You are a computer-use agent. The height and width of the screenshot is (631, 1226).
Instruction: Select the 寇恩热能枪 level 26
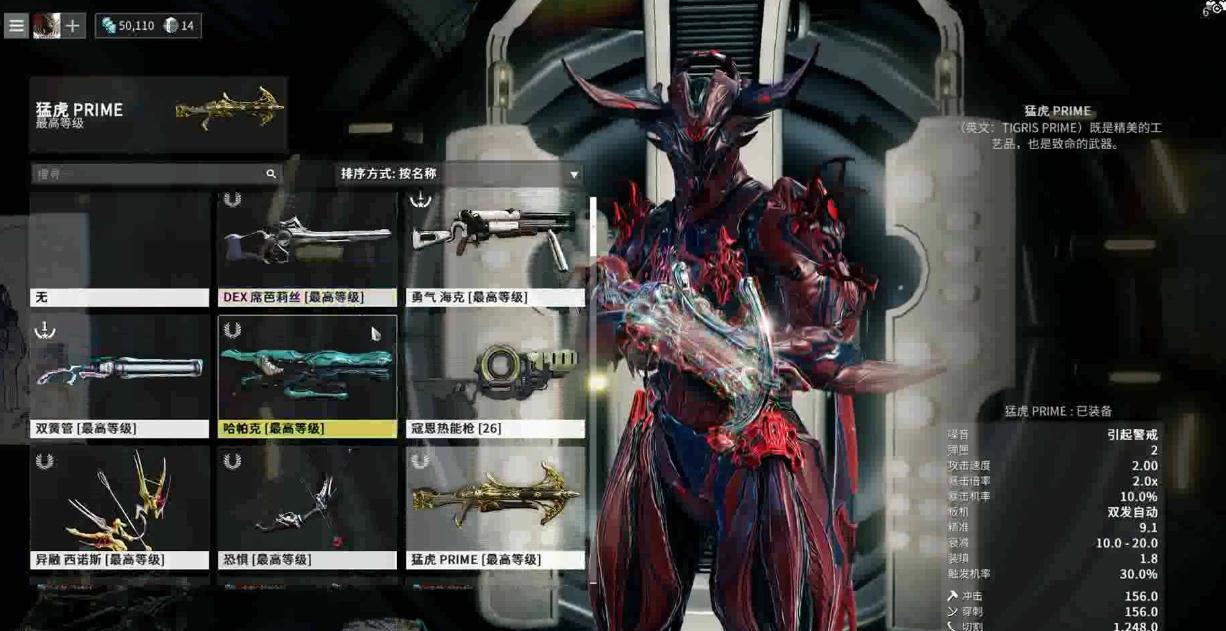[495, 377]
